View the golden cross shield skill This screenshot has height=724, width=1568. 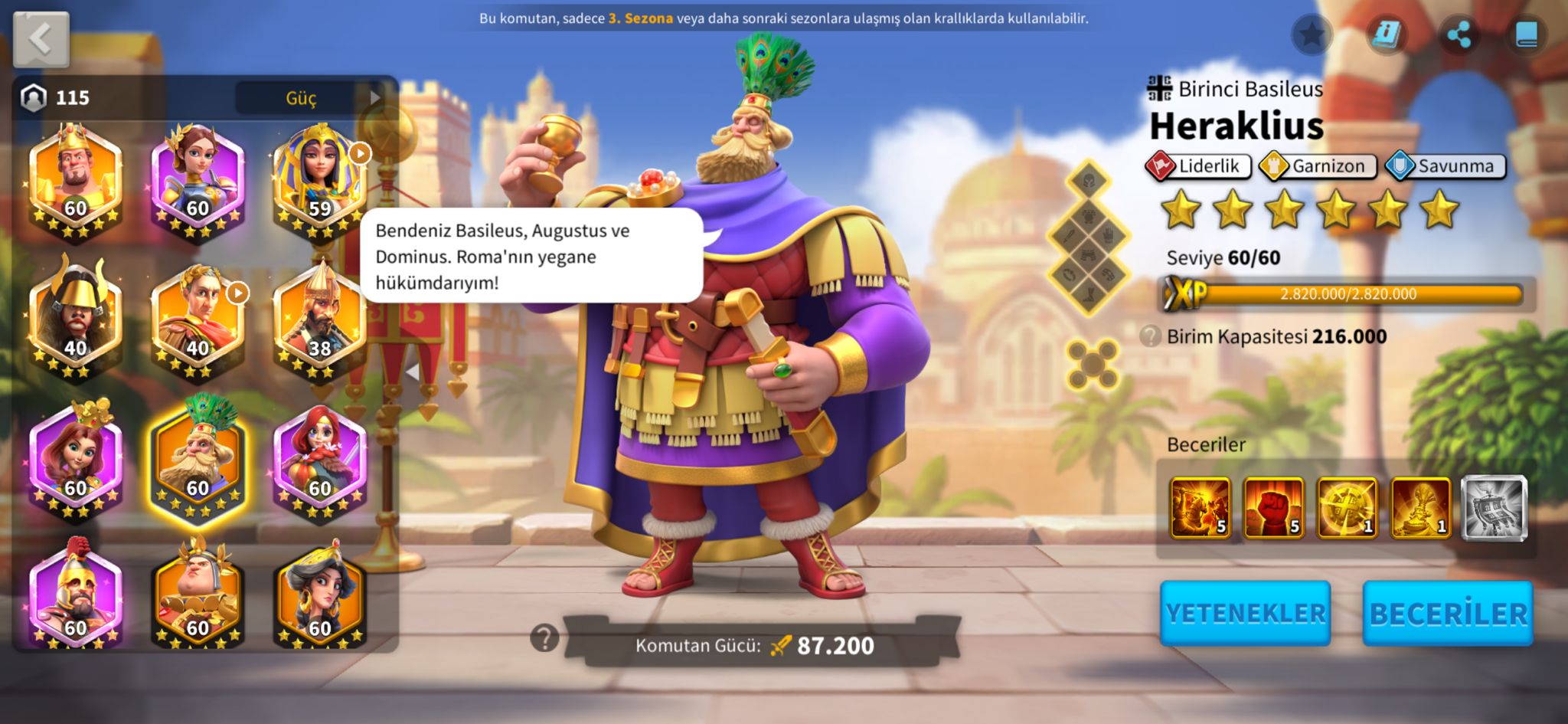1347,508
